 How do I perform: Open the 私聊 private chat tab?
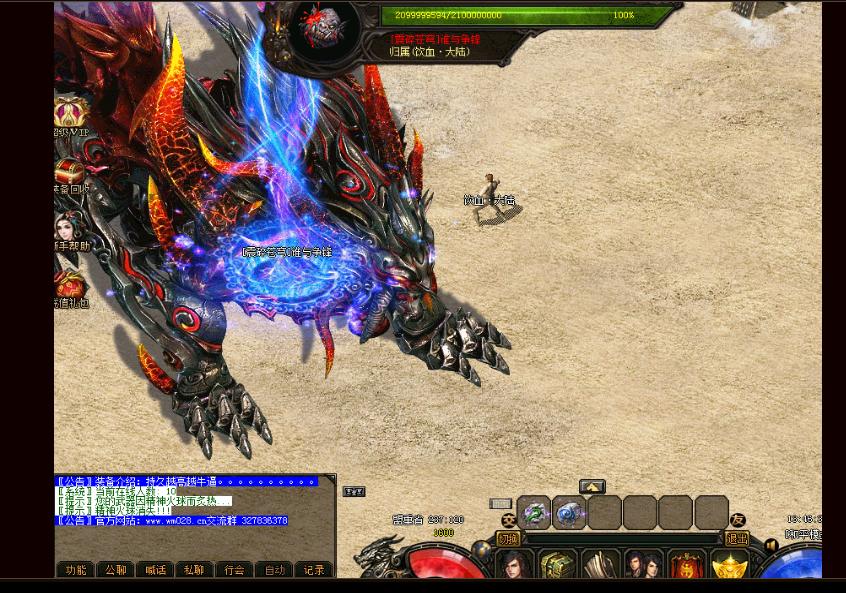194,570
